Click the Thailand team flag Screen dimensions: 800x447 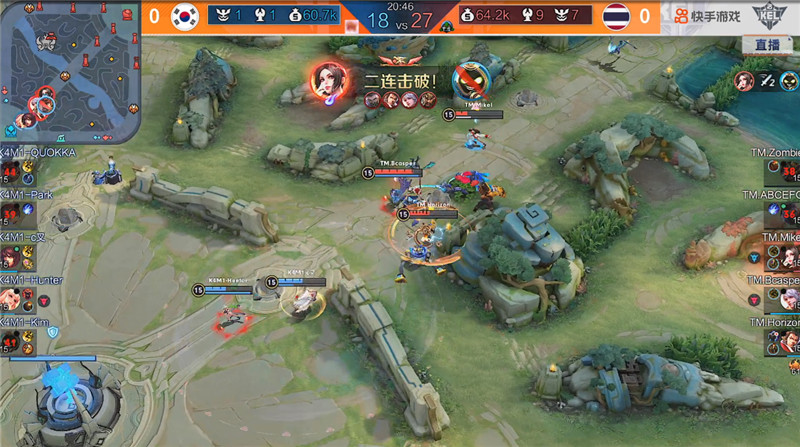point(616,16)
